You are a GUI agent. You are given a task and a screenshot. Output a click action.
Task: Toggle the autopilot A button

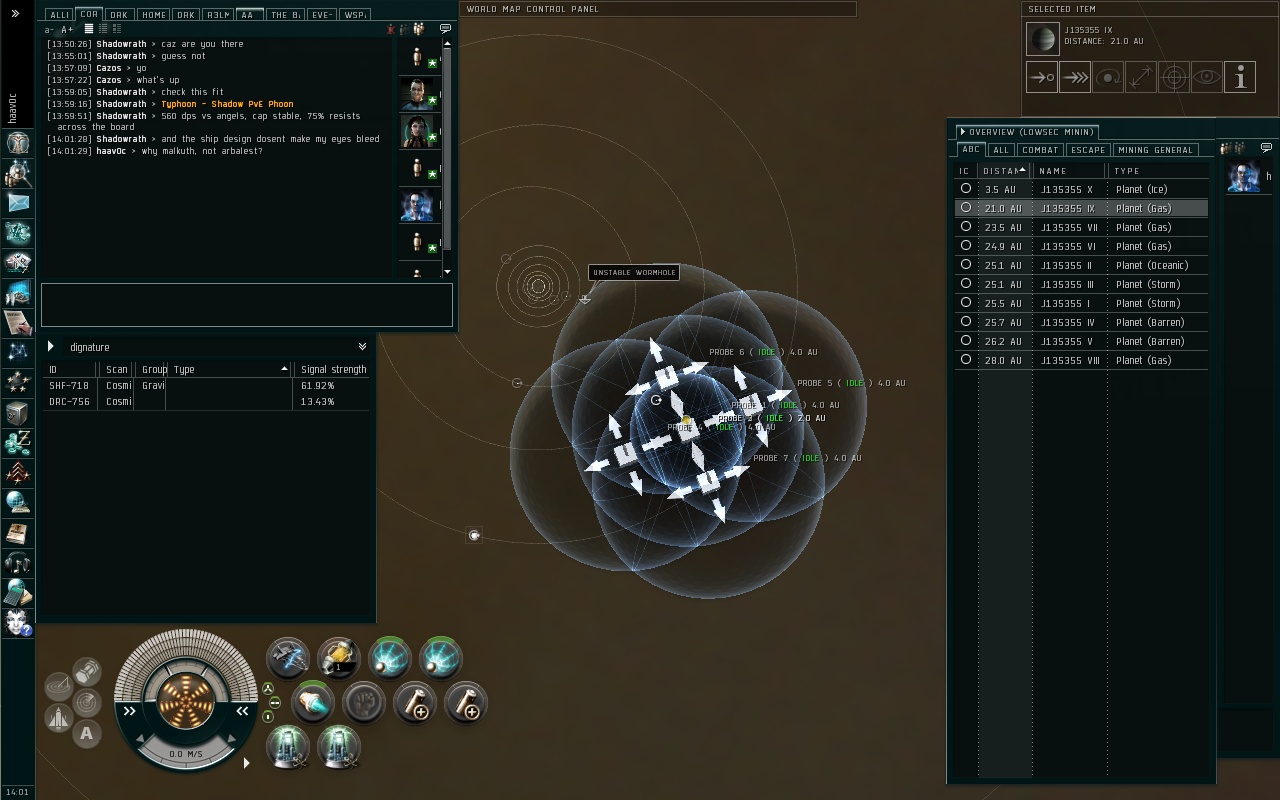click(x=87, y=734)
